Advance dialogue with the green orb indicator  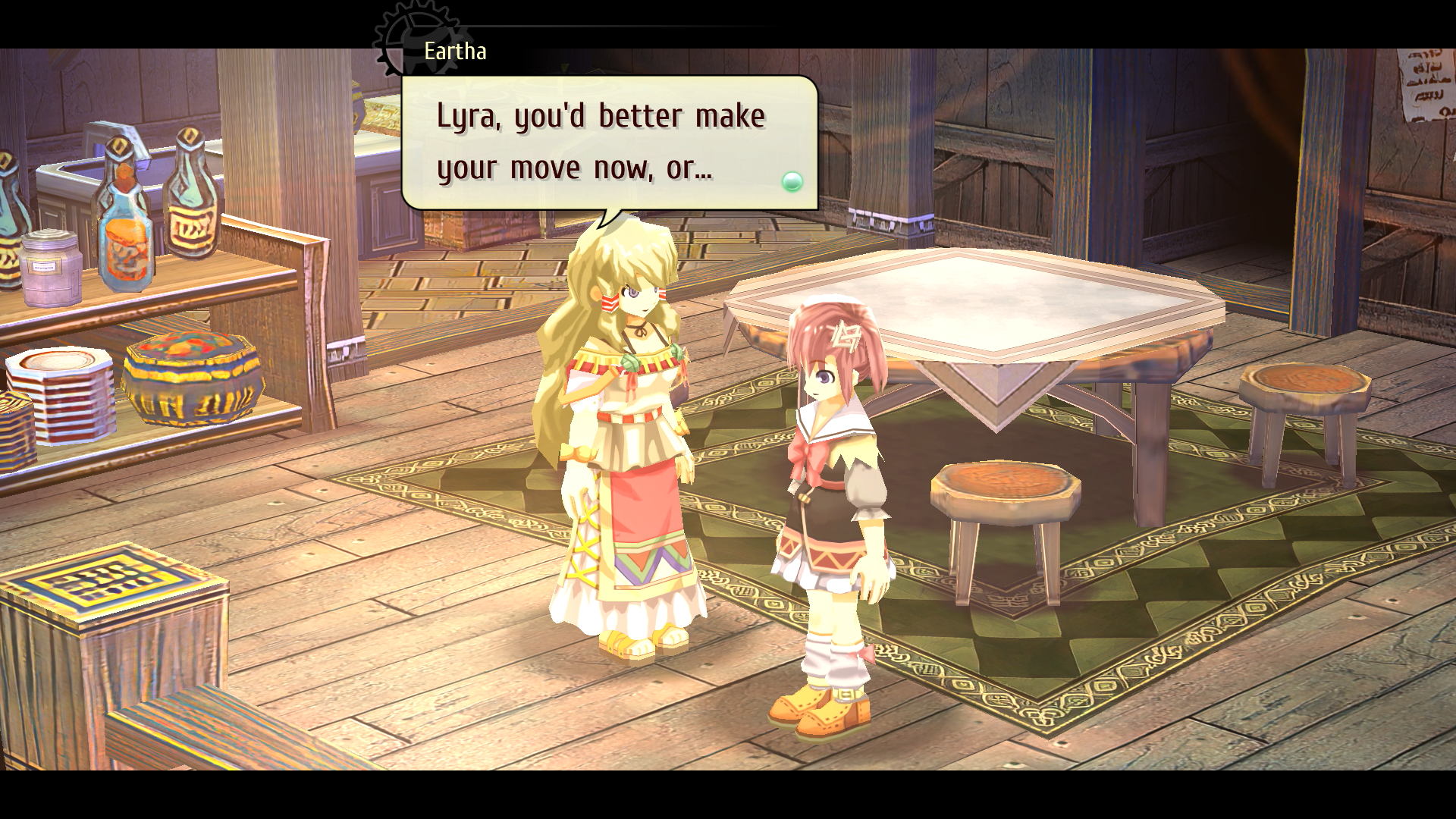pyautogui.click(x=792, y=181)
